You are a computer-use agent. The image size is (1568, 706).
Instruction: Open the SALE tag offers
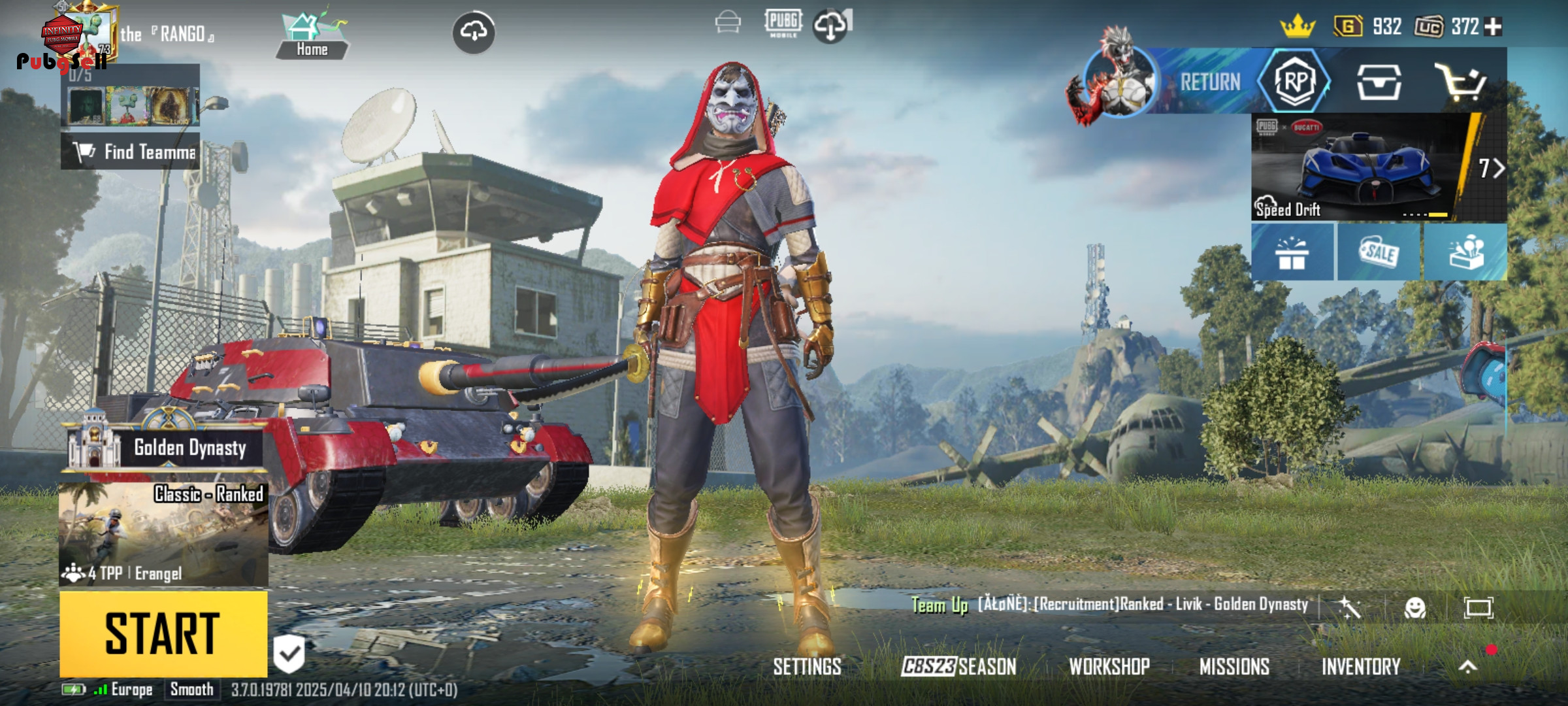click(x=1379, y=253)
